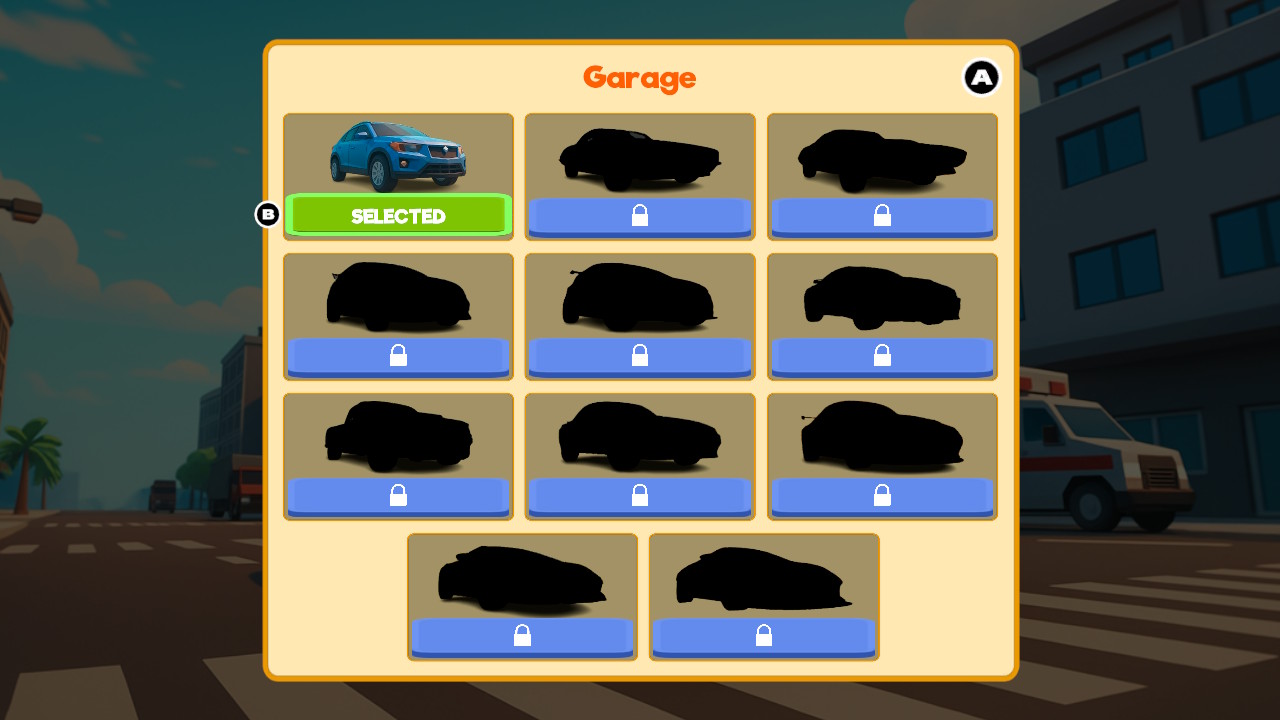Click the padlock under the top-right muscle car

point(882,215)
